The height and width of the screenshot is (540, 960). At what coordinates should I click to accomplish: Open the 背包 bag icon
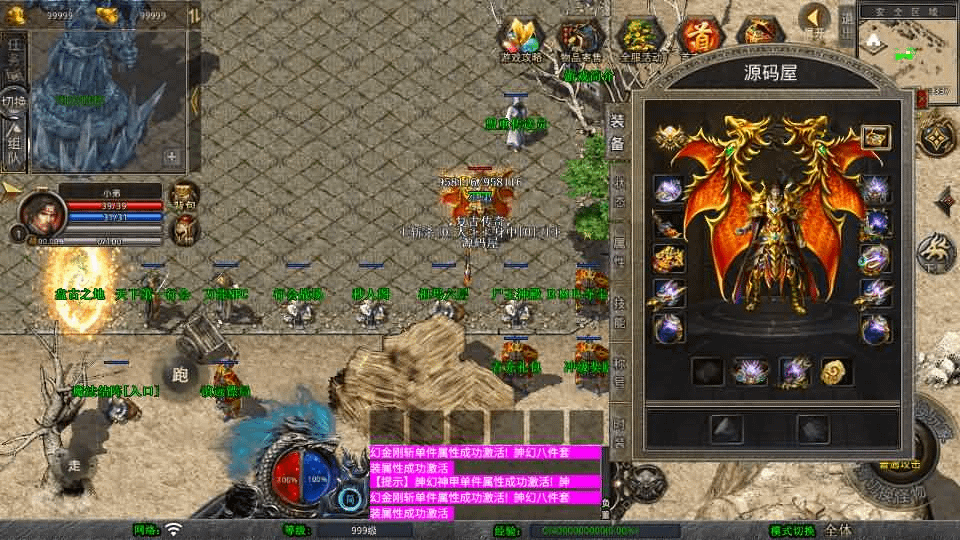tap(183, 195)
